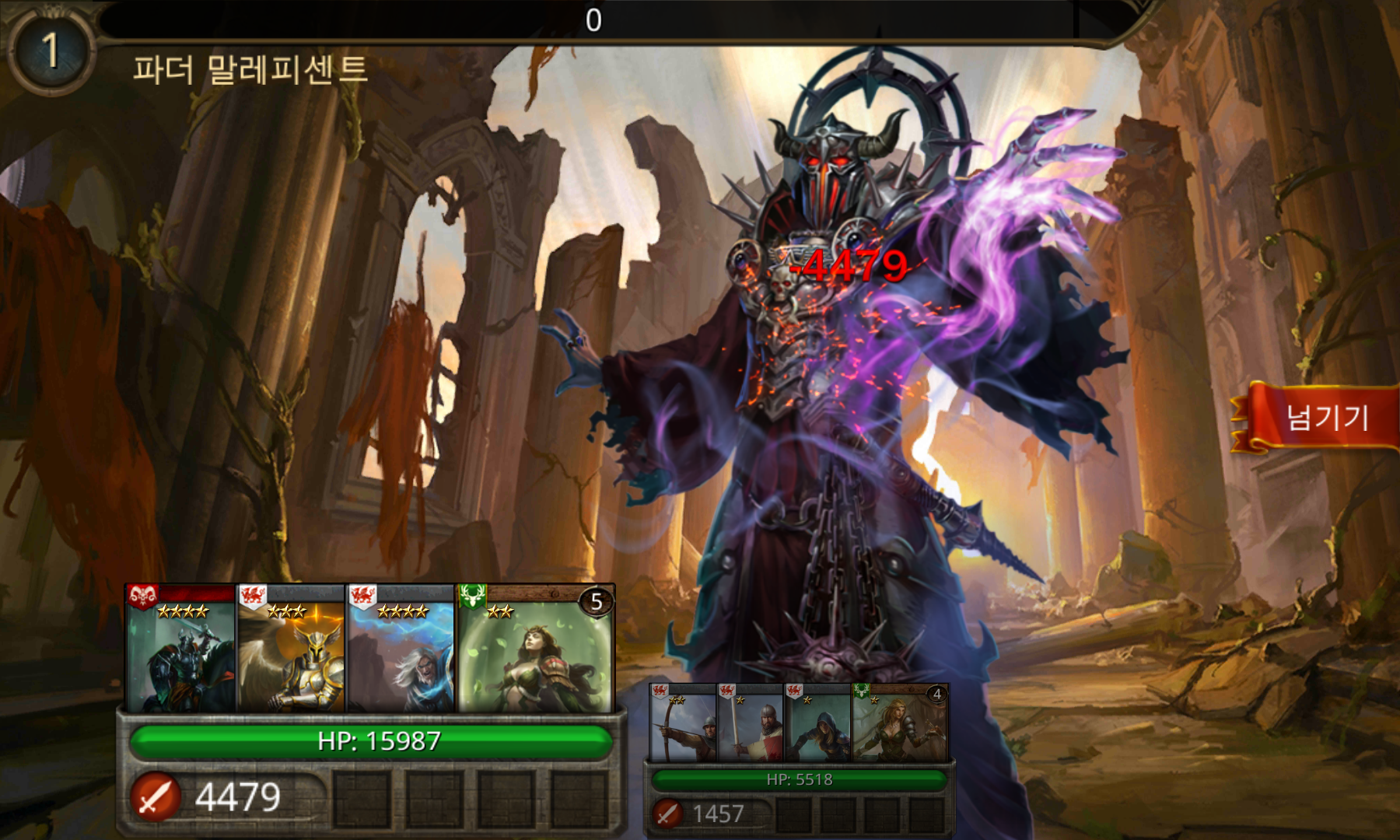
Task: Click the red ram faction crest on the dark knight card
Action: click(144, 596)
